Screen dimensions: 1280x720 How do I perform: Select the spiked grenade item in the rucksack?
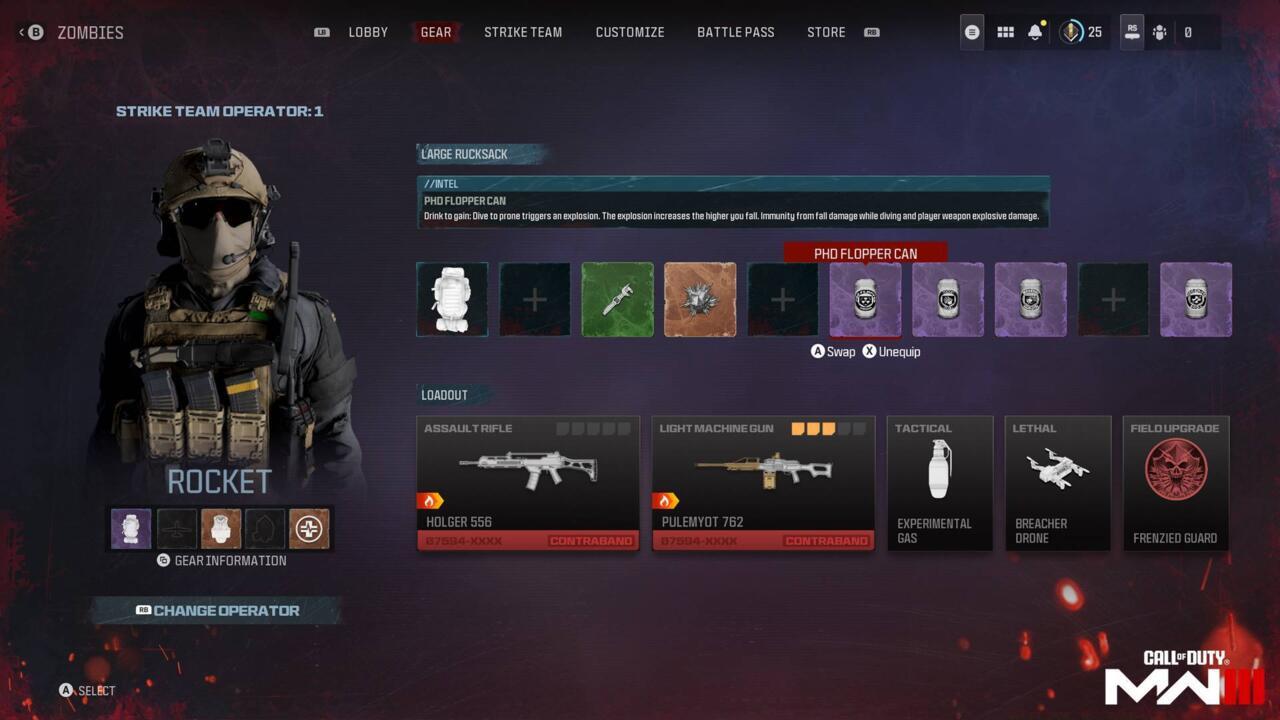(x=700, y=299)
